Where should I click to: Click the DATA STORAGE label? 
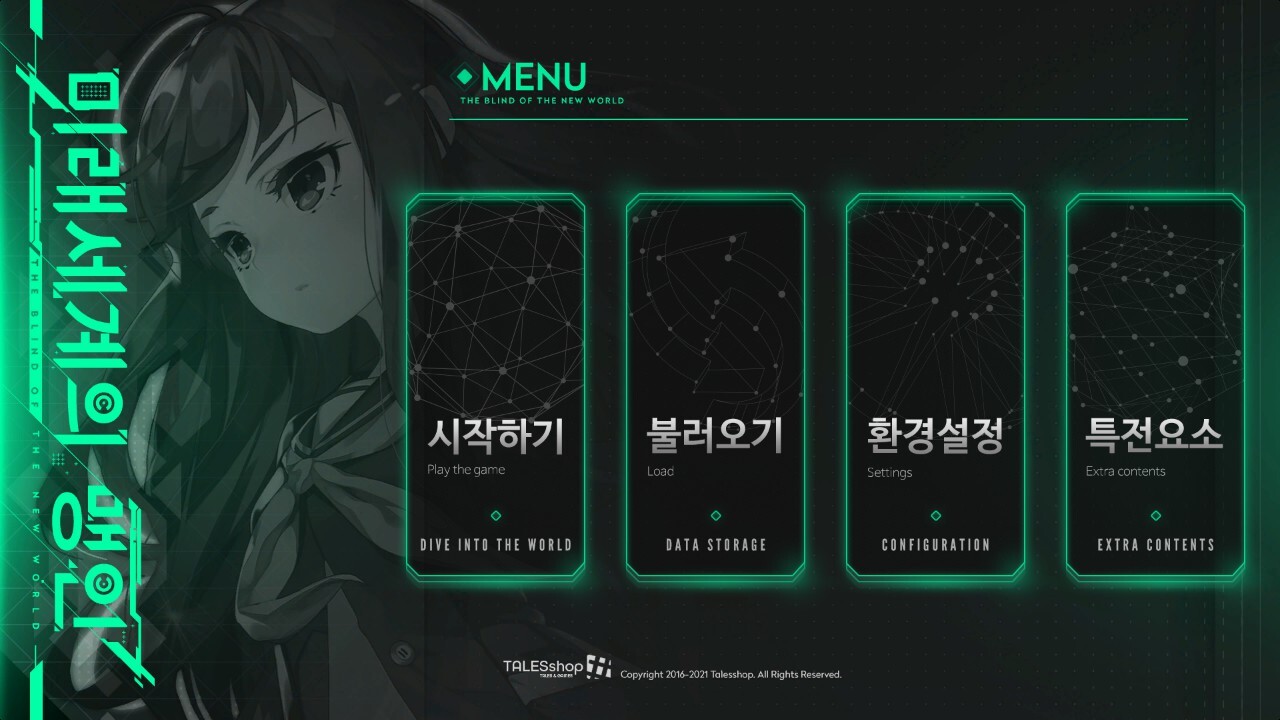click(714, 545)
